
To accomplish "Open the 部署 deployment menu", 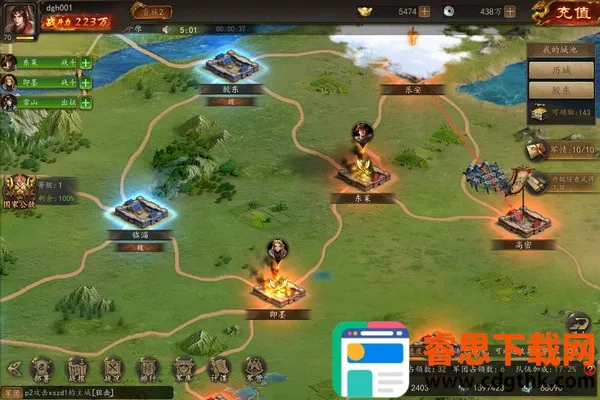I will pyautogui.click(x=41, y=368).
